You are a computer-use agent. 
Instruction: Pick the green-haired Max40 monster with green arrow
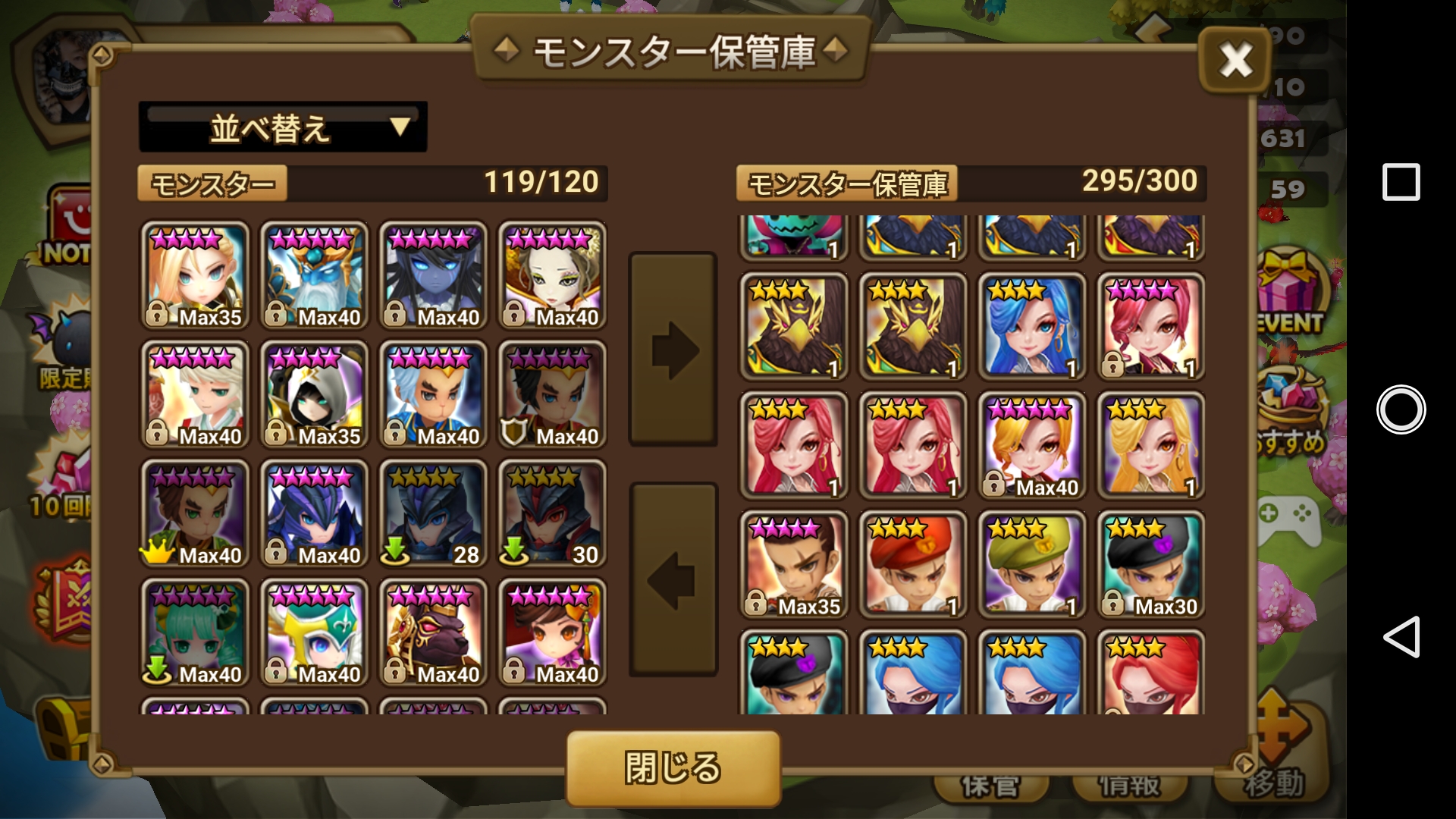195,632
